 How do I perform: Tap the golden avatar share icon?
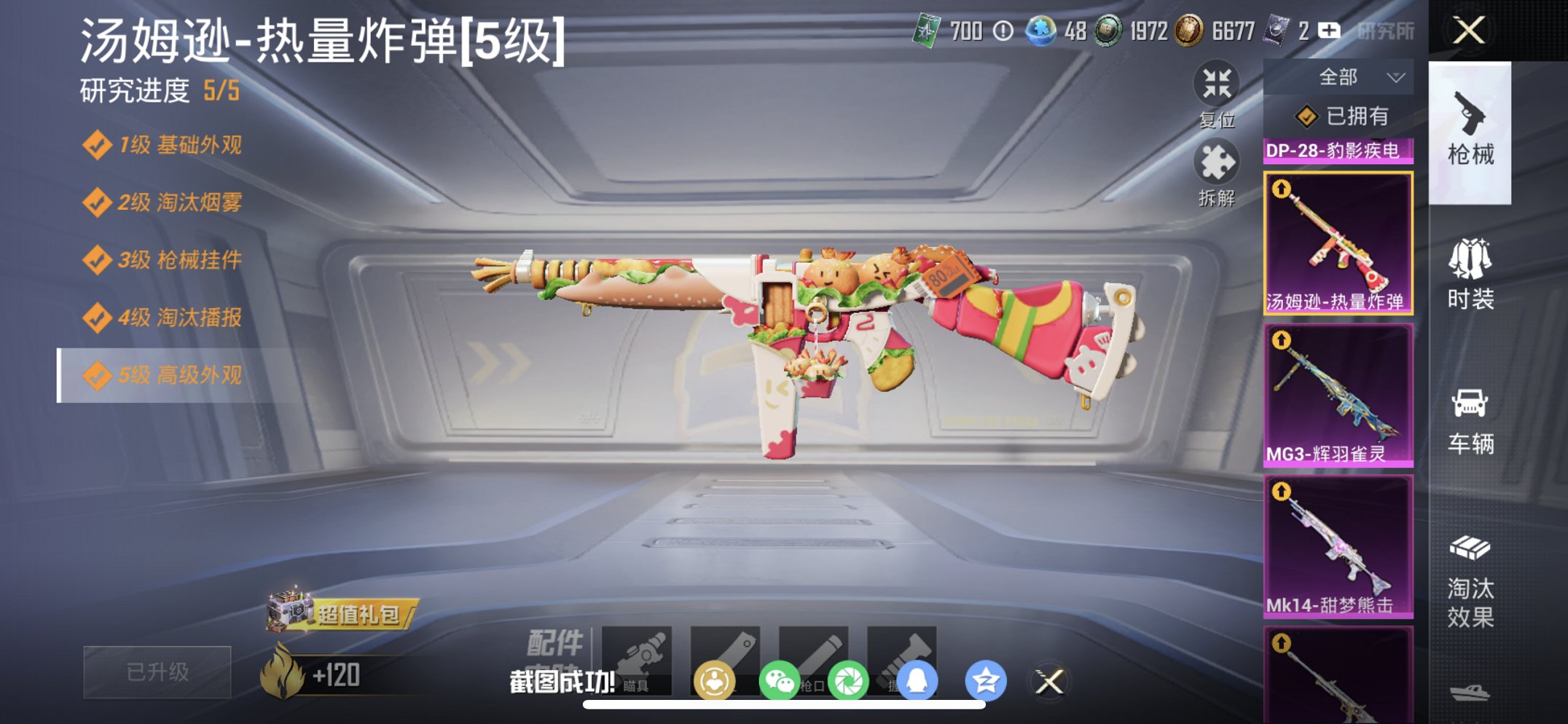coord(715,678)
